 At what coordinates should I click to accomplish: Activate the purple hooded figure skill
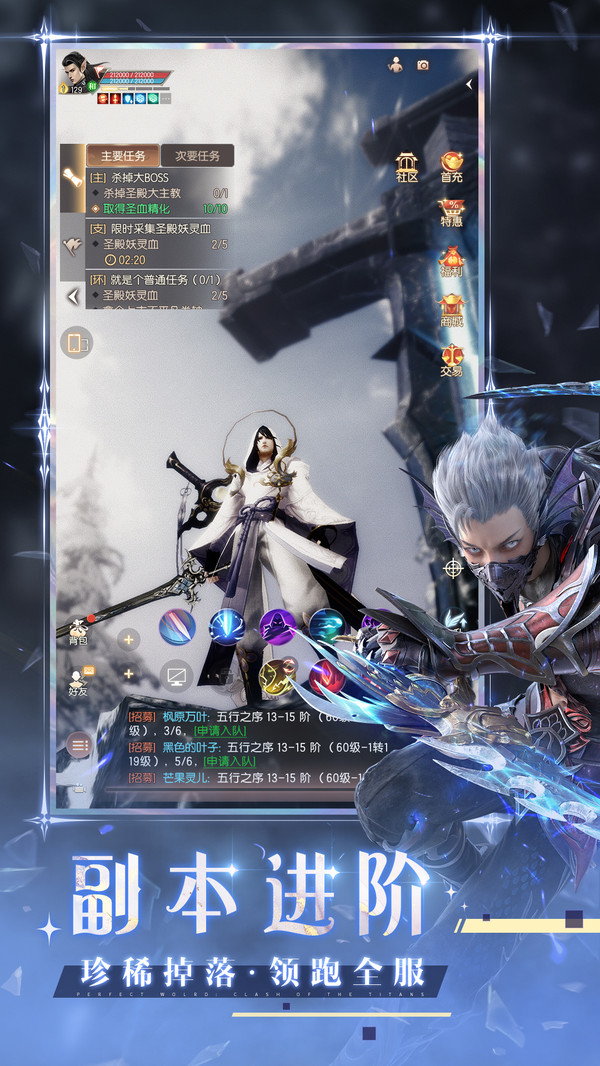coord(276,626)
